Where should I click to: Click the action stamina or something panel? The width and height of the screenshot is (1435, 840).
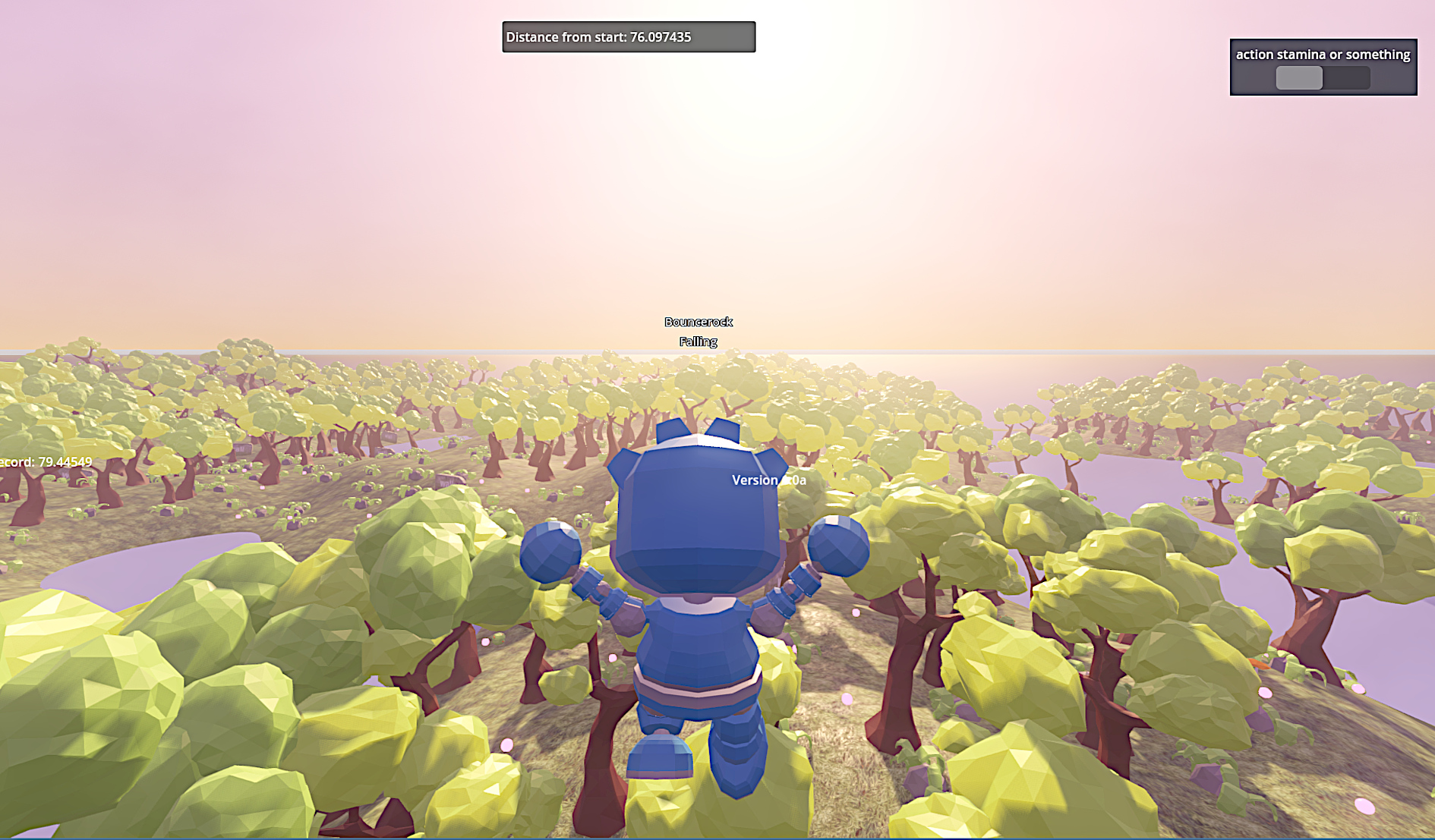[x=1323, y=67]
